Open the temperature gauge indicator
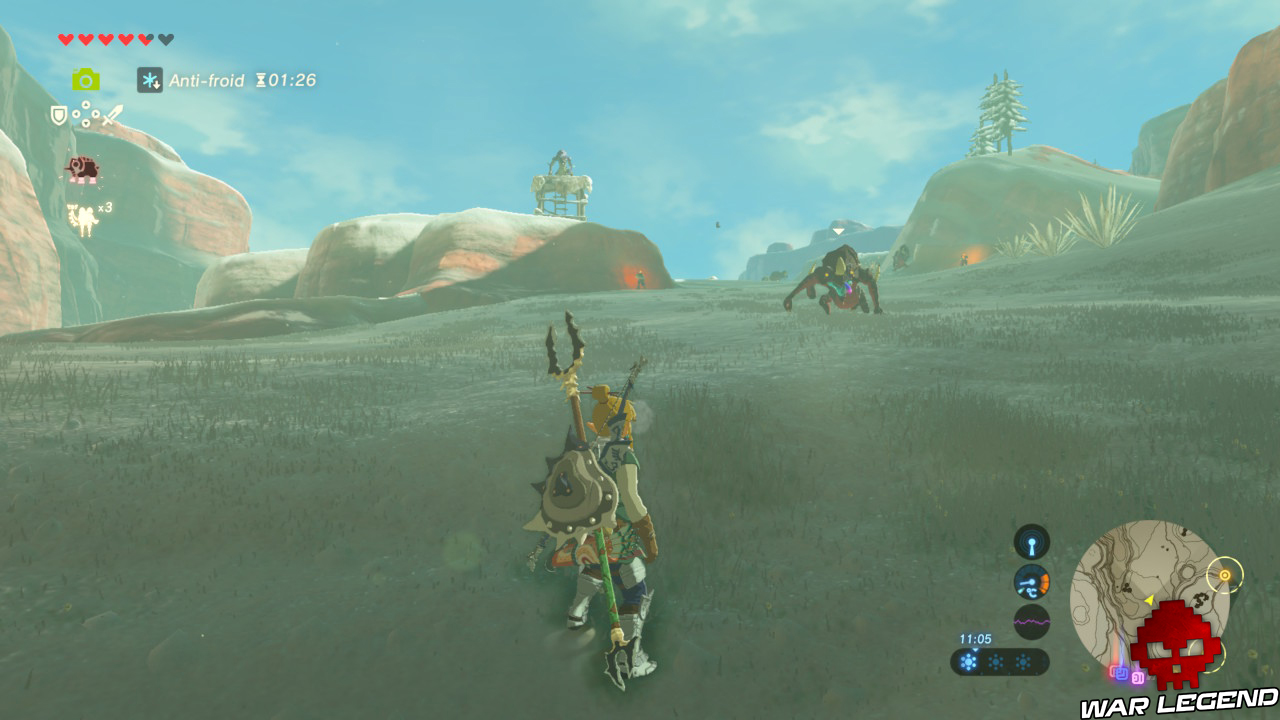Image resolution: width=1280 pixels, height=720 pixels. coord(1031,582)
